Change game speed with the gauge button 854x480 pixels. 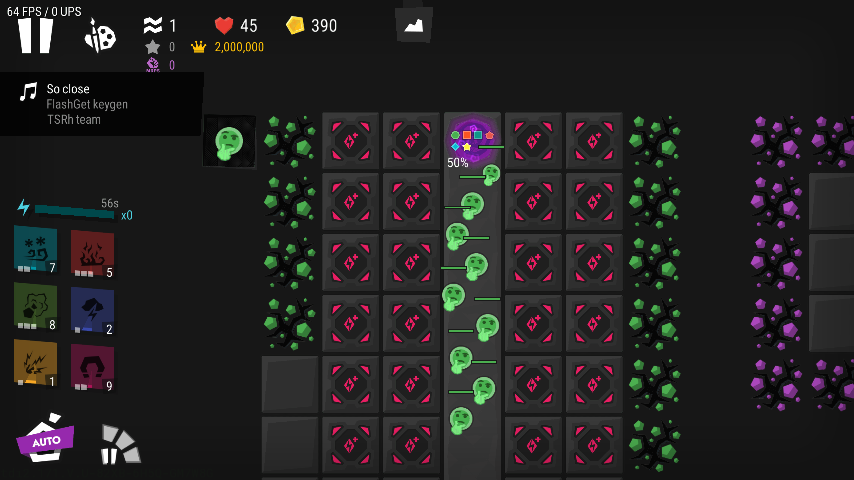[119, 444]
